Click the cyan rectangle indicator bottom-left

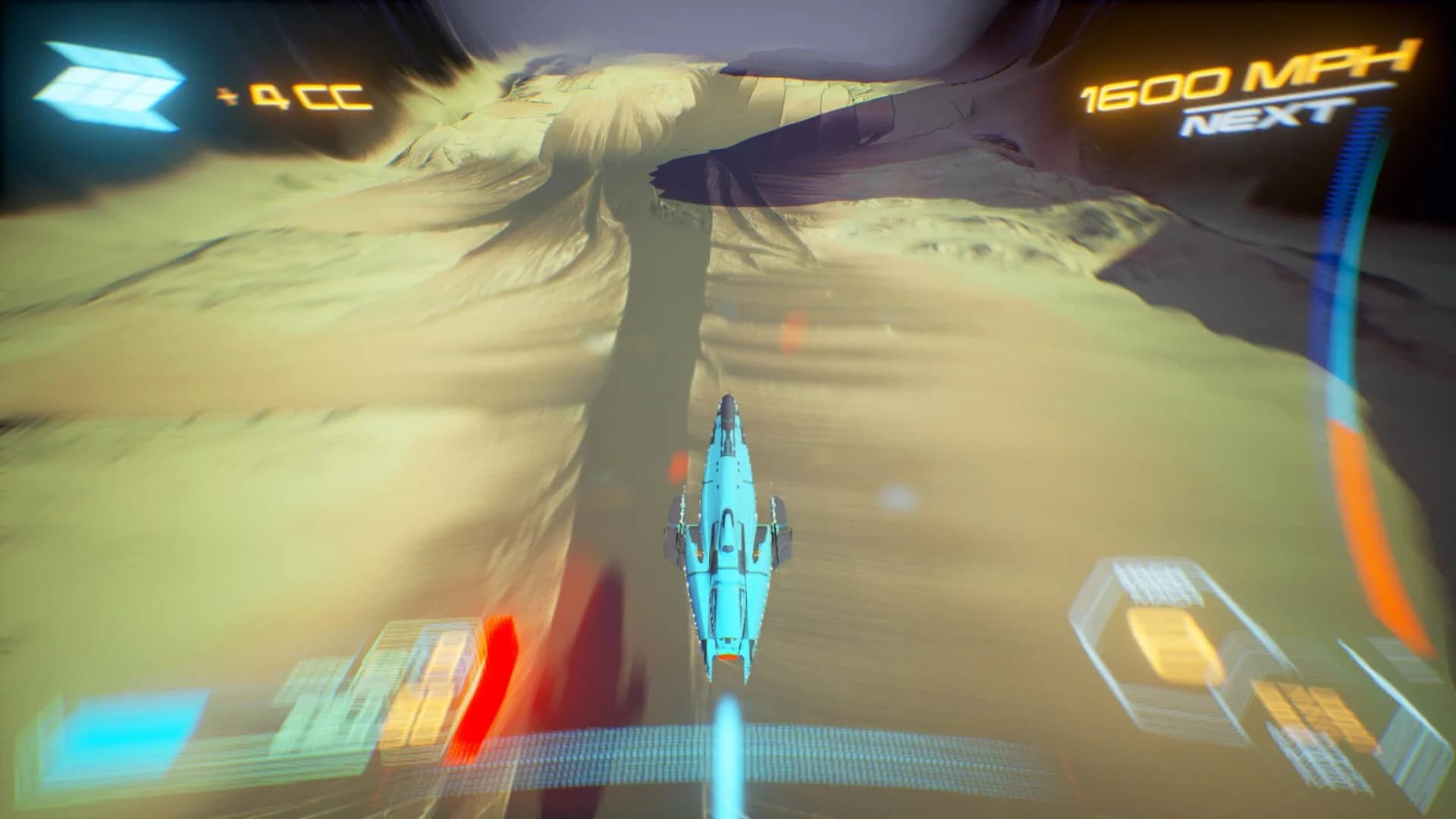pyautogui.click(x=129, y=732)
